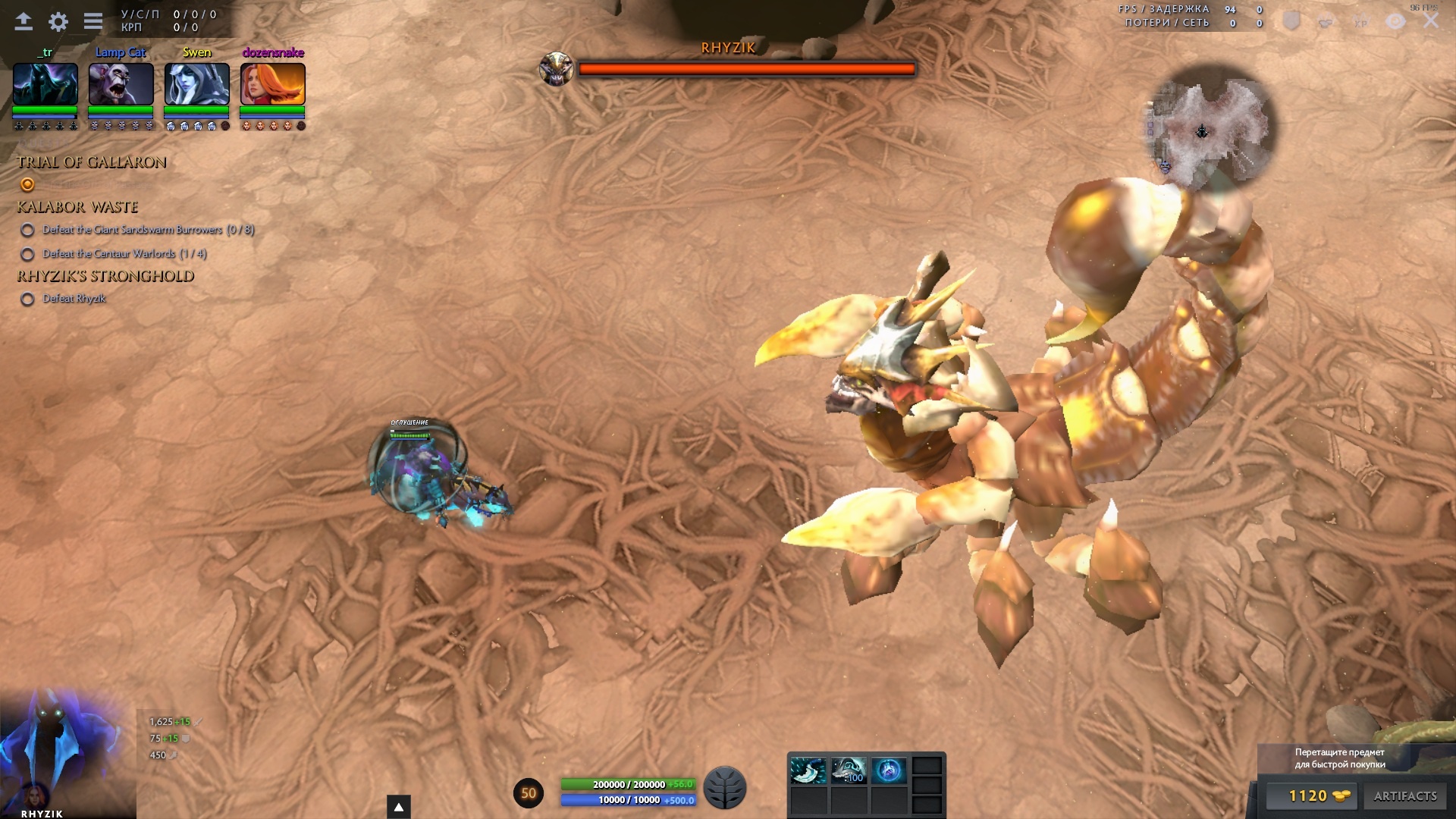This screenshot has height=819, width=1456.
Task: Select dozensnake's Lina portrait
Action: click(x=273, y=83)
